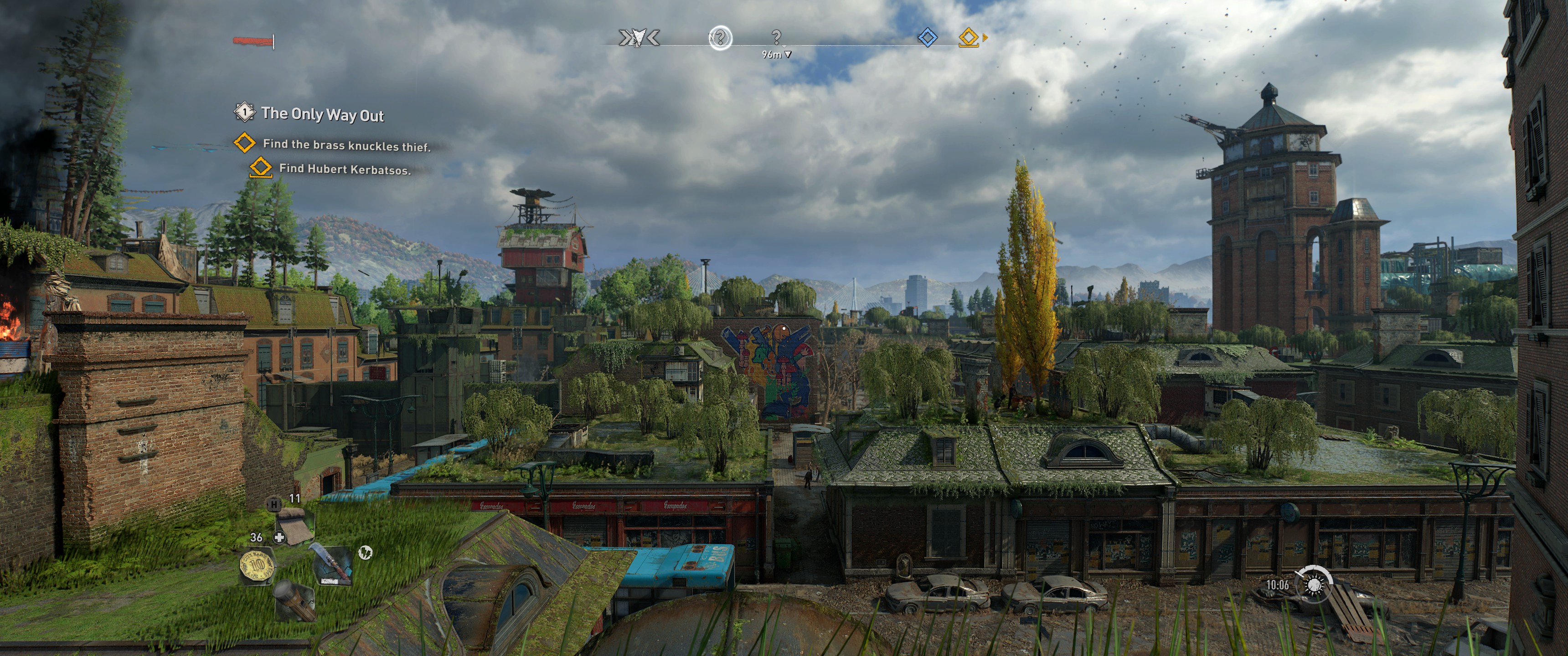Click the blue diamond compass marker
Viewport: 1568px width, 656px height.
tap(927, 38)
